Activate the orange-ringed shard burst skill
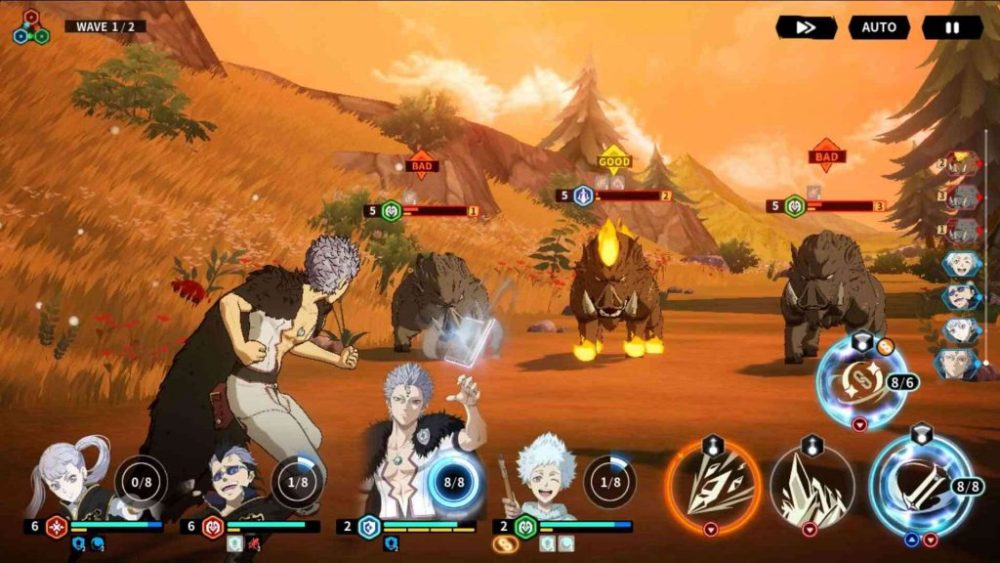The height and width of the screenshot is (563, 1000). [x=713, y=486]
